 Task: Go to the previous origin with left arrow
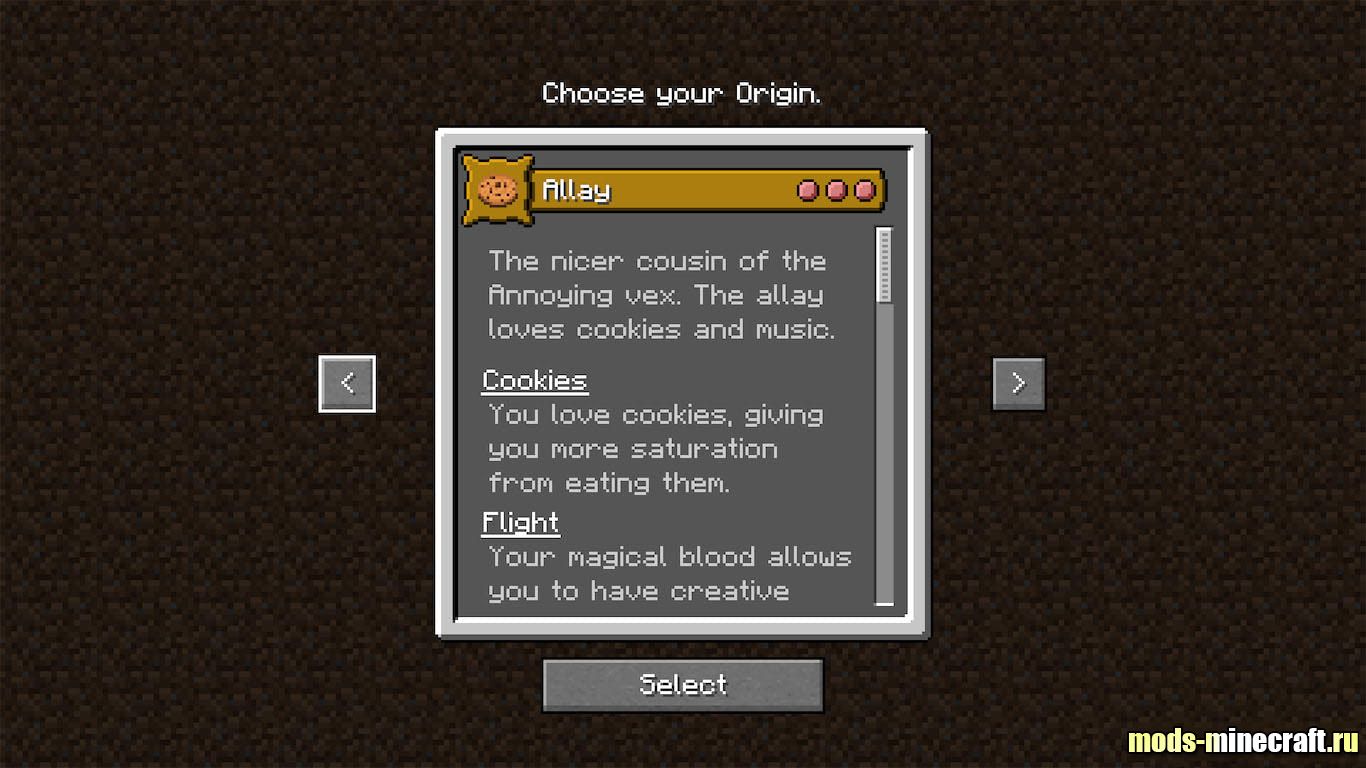[x=347, y=383]
